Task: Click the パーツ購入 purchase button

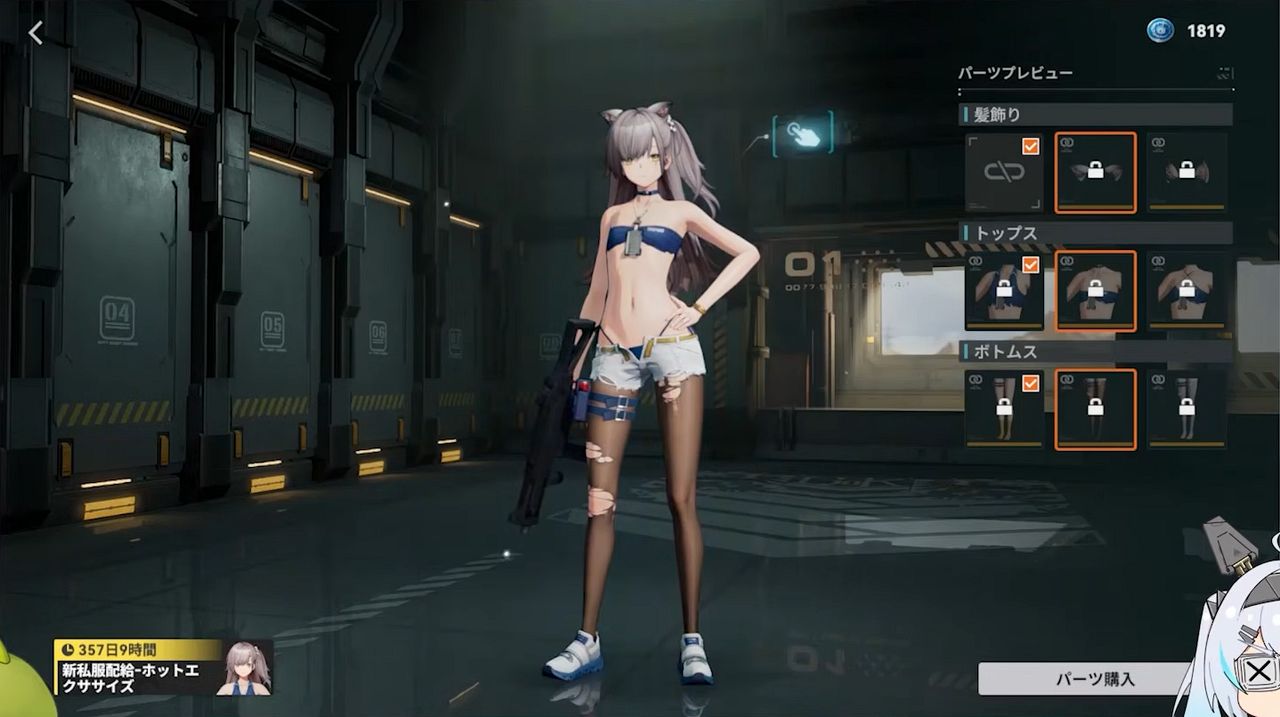Action: click(1085, 679)
